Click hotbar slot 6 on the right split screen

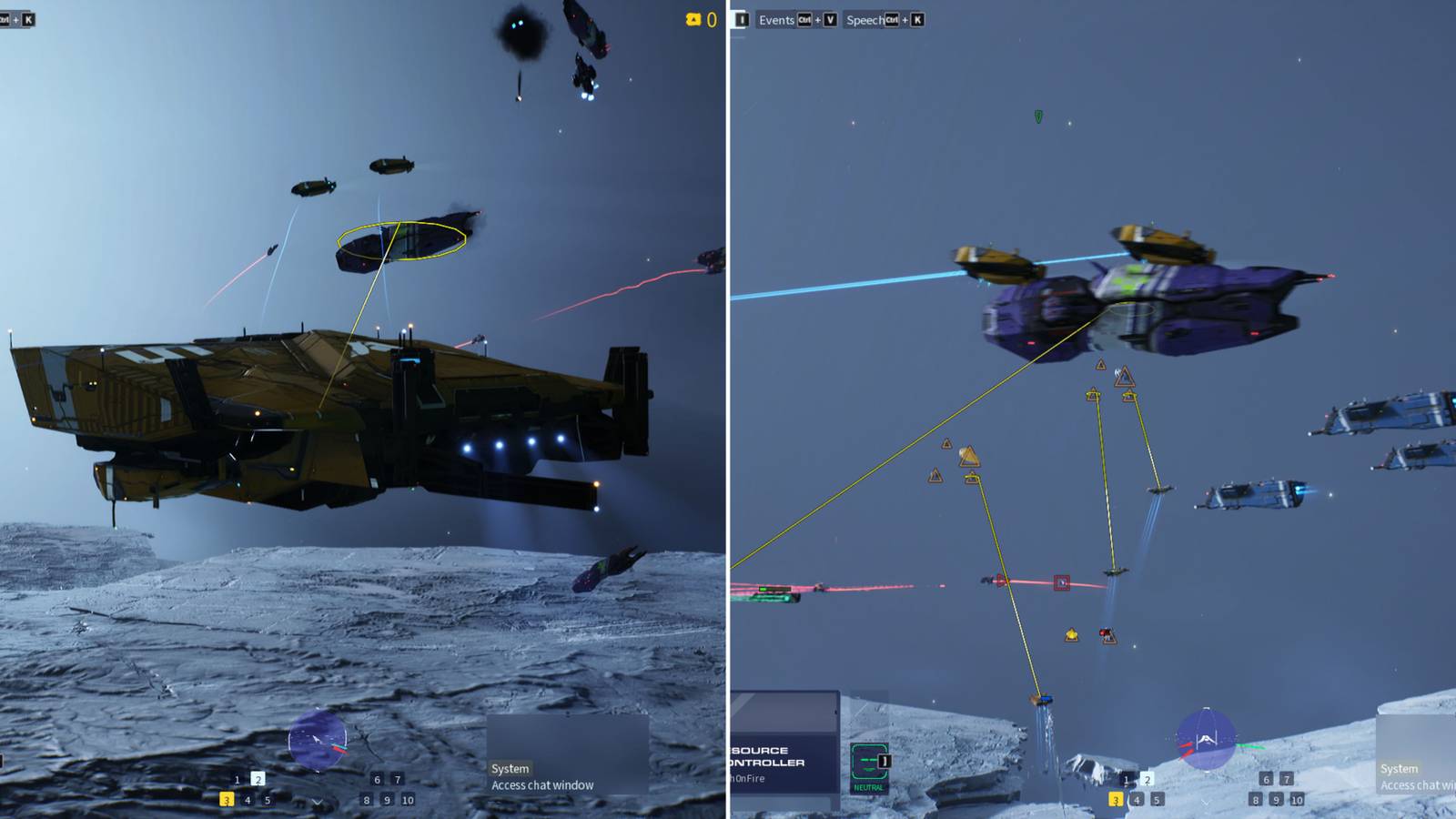click(1267, 780)
